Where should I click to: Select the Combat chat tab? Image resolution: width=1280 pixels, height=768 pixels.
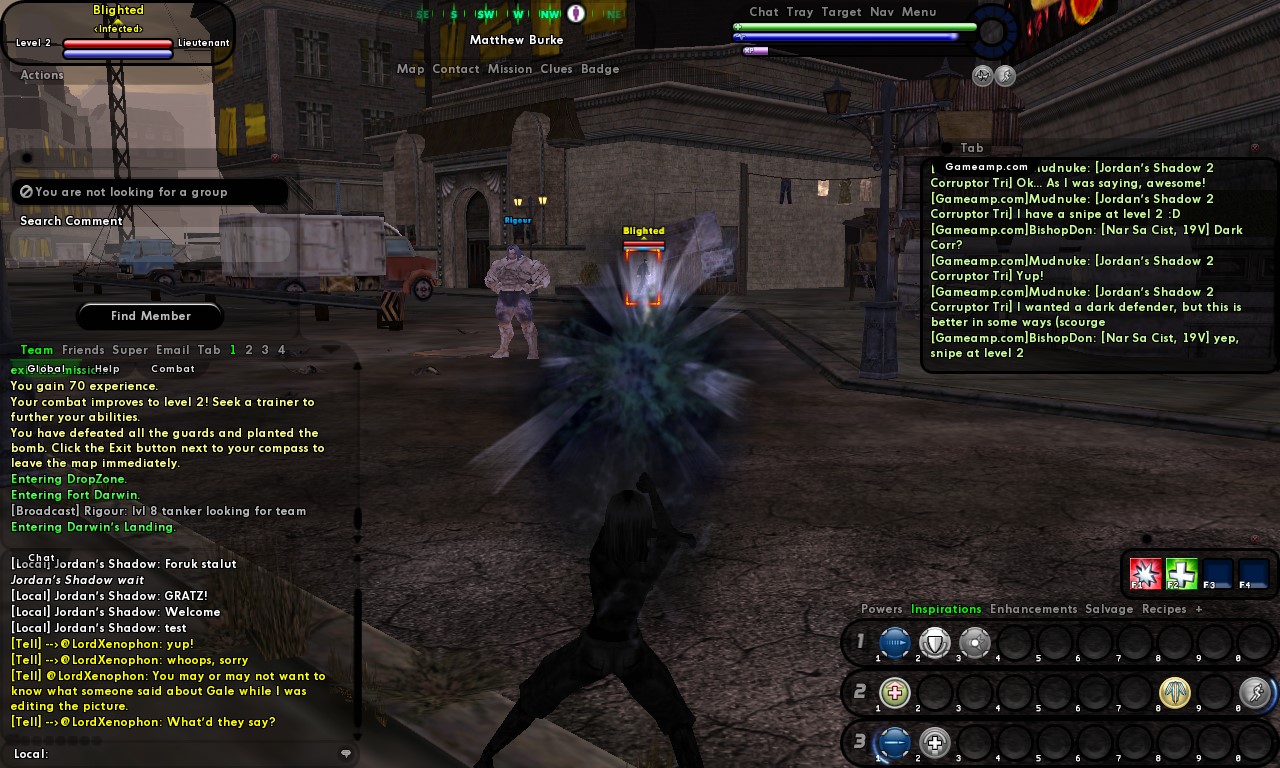pyautogui.click(x=173, y=369)
